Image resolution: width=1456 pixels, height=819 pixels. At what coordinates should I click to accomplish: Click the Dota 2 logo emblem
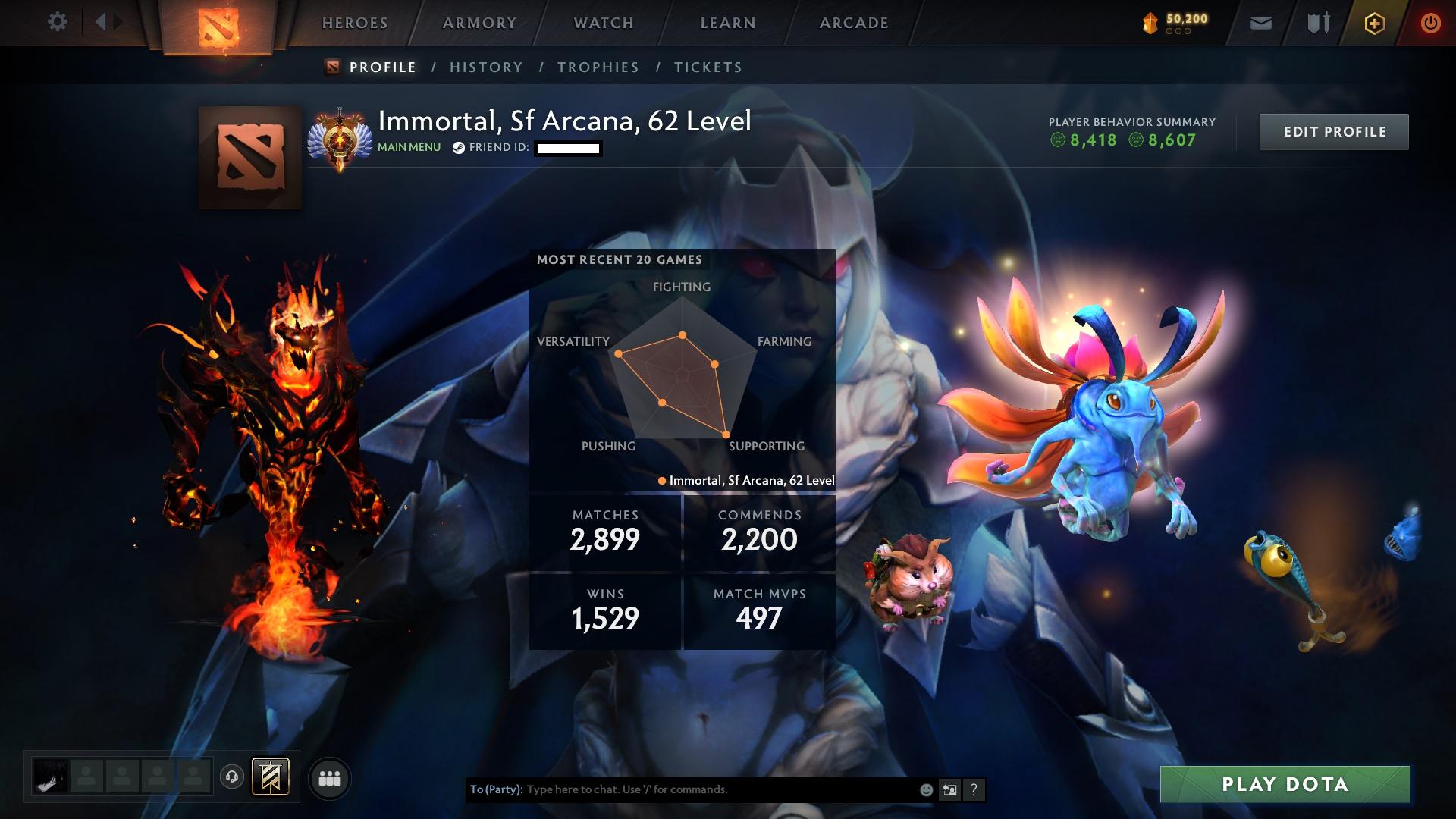point(217,25)
